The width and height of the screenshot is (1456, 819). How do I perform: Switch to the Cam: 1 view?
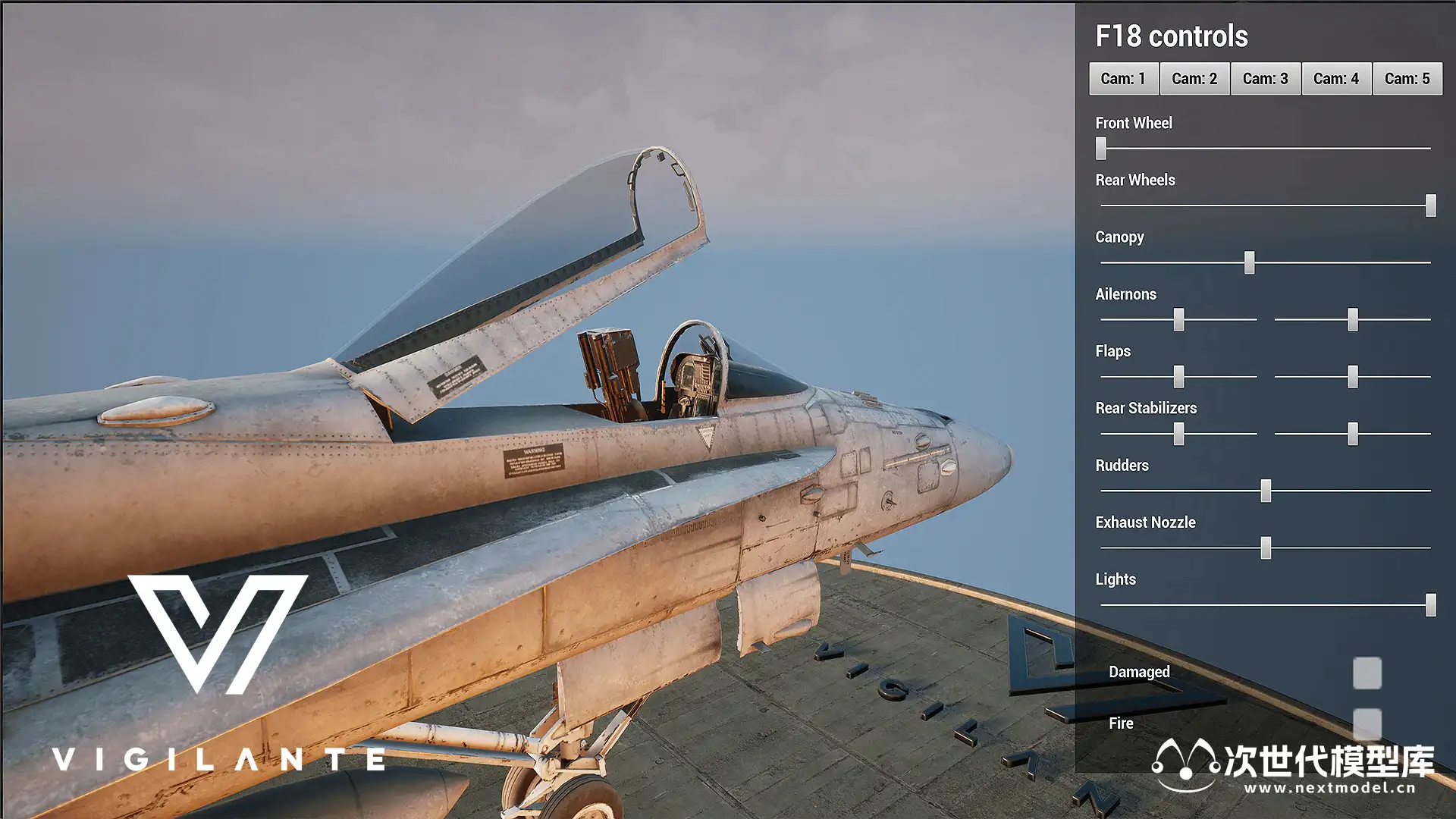coord(1123,79)
